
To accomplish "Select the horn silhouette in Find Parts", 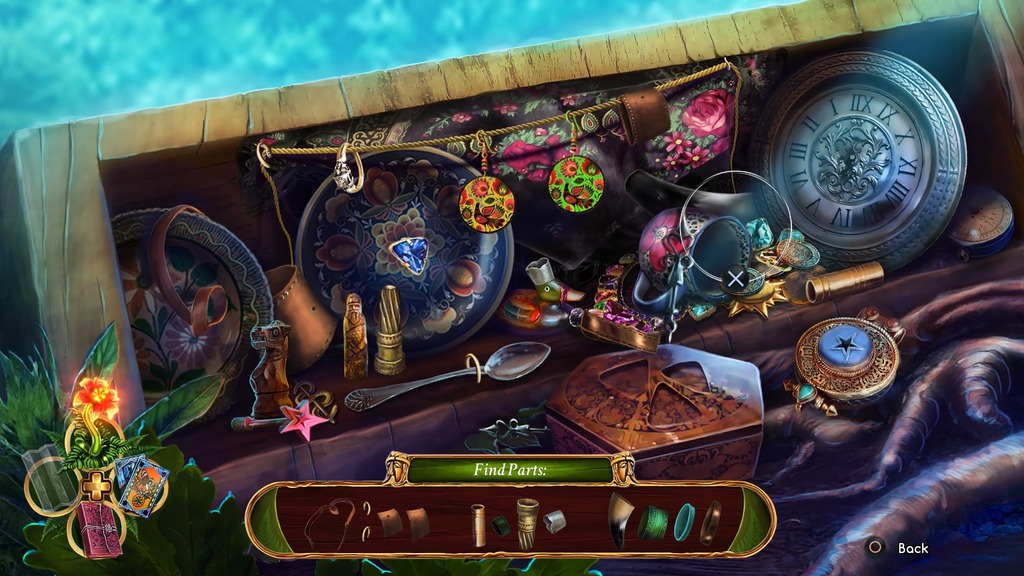I will tap(619, 521).
